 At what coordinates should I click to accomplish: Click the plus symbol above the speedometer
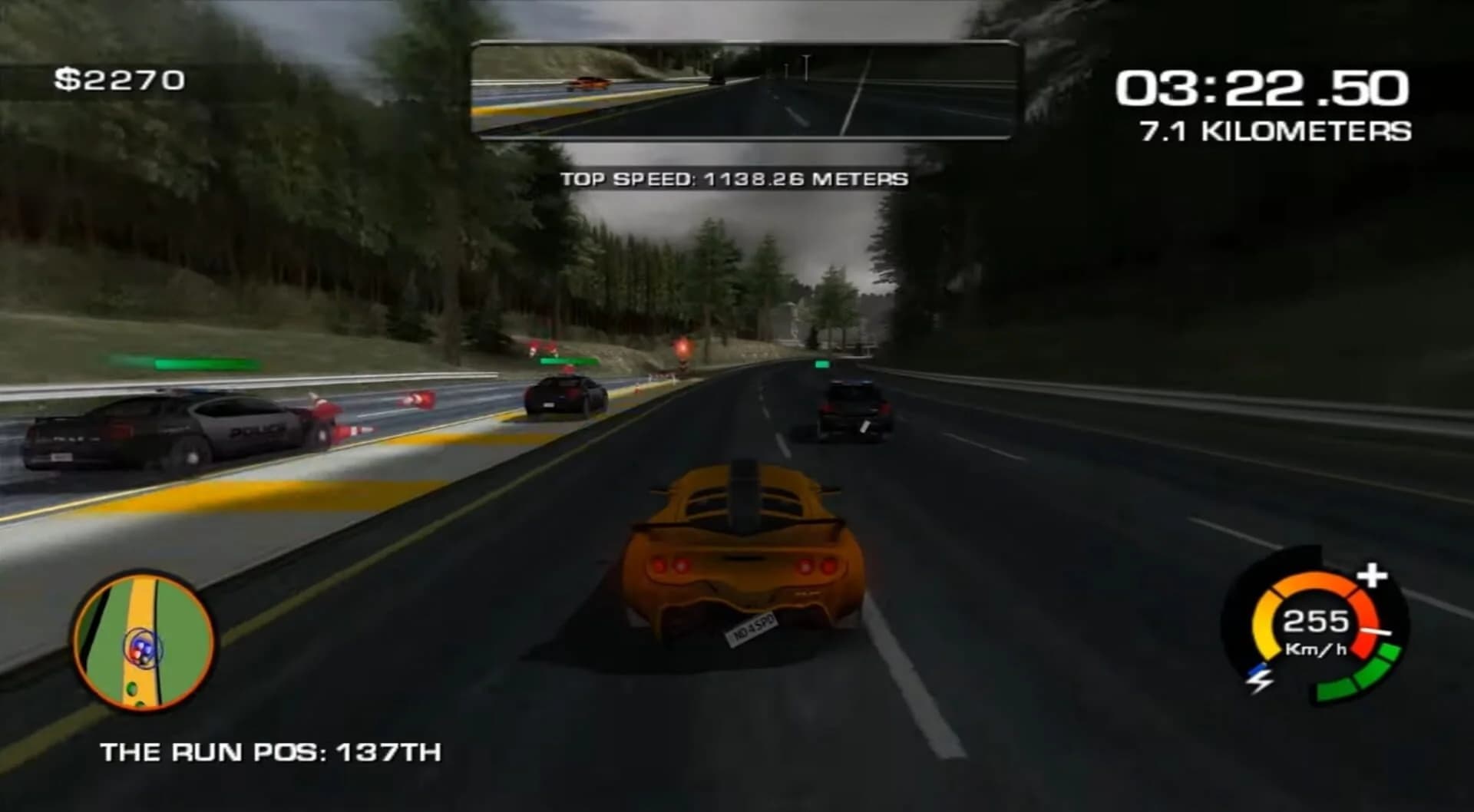coord(1372,576)
